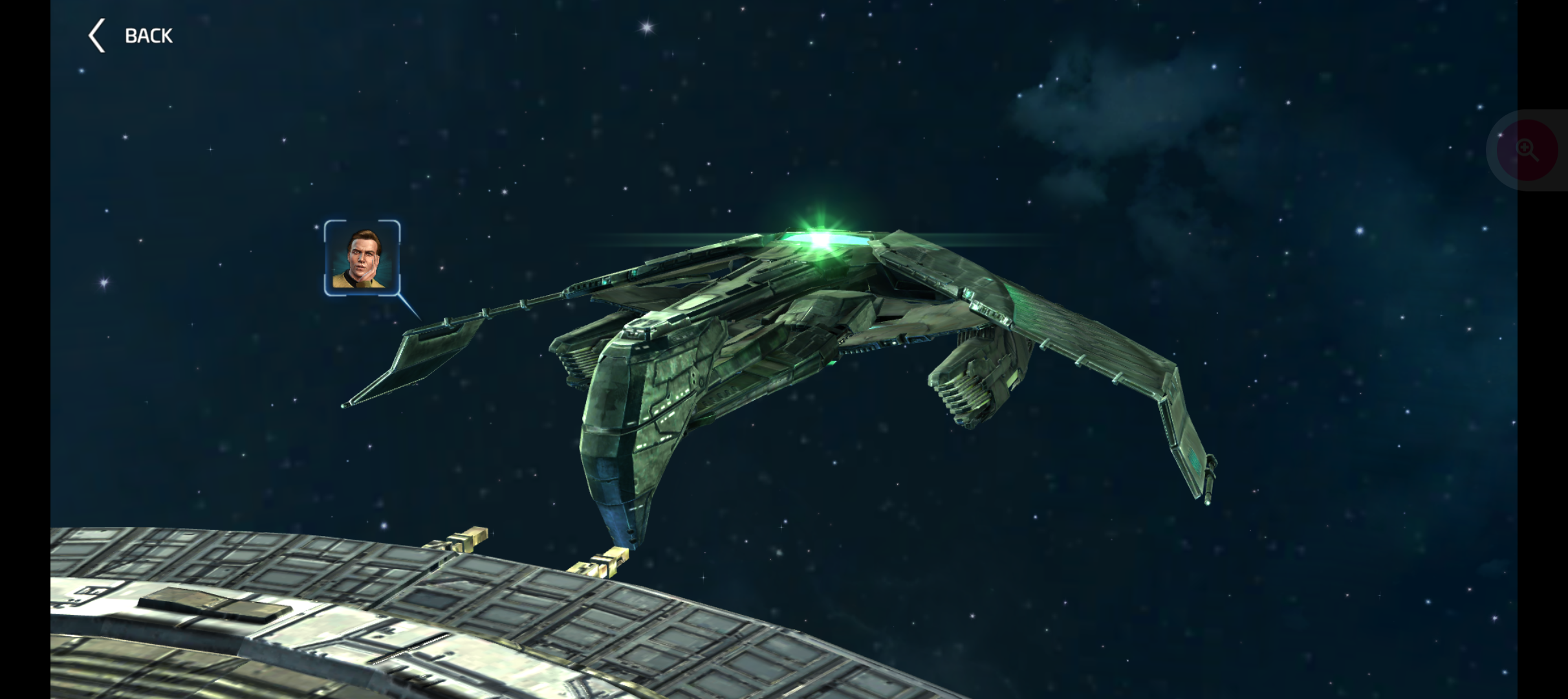Click the BACK label text
1568x699 pixels.
[x=148, y=35]
